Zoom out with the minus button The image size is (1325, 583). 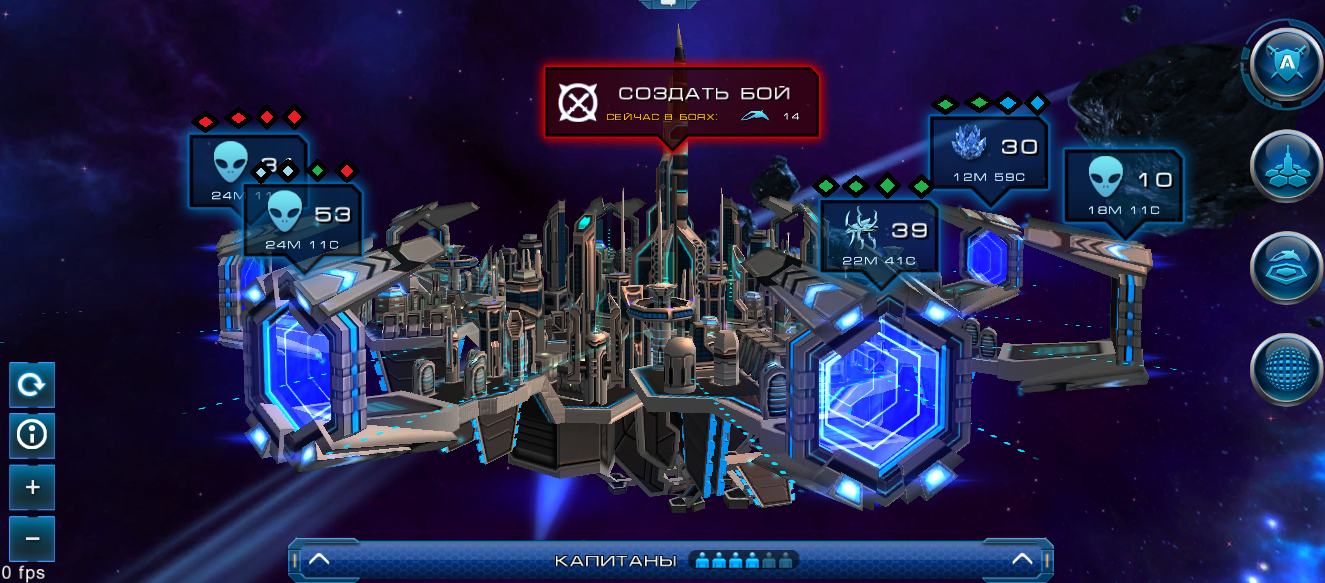coord(32,539)
